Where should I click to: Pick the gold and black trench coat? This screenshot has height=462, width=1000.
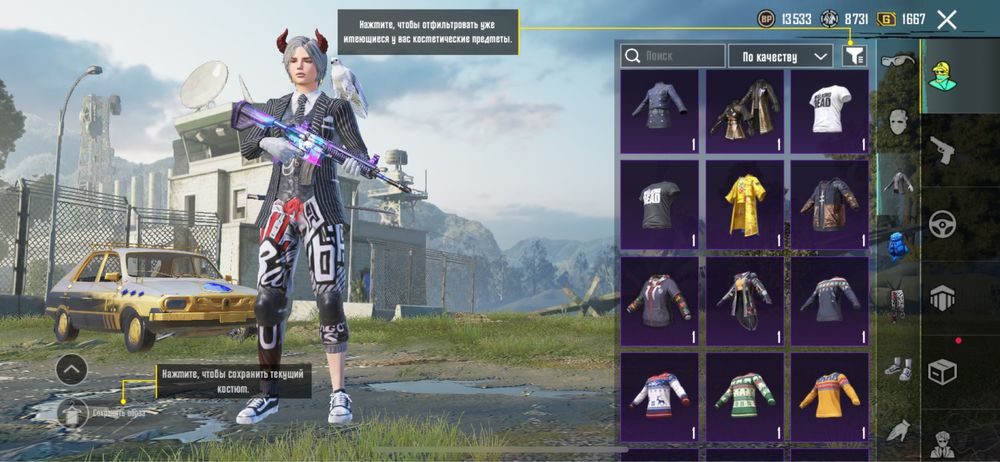(x=744, y=110)
